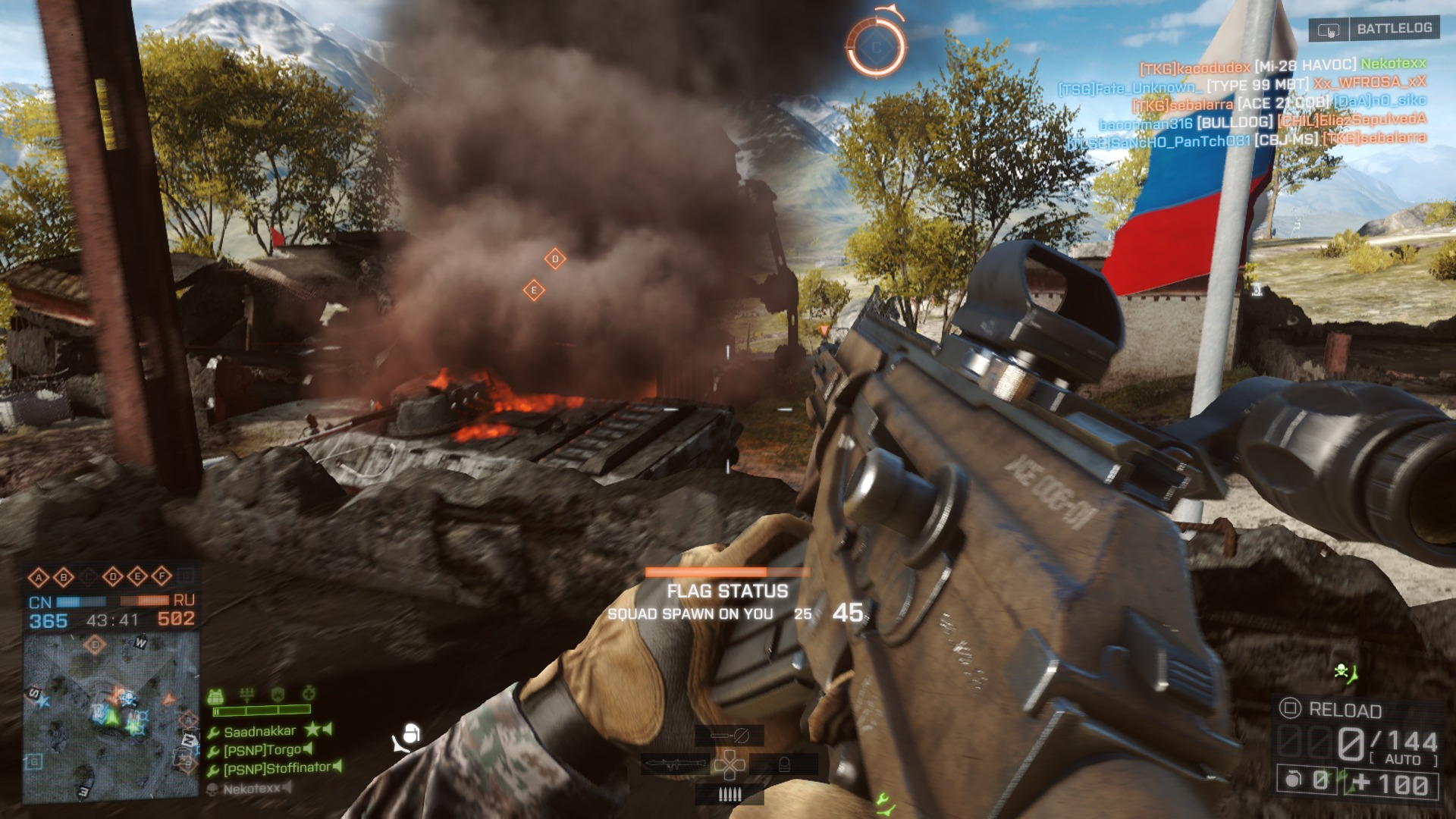The image size is (1456, 819).
Task: Click the body armor squad perk icon
Action: 216,695
